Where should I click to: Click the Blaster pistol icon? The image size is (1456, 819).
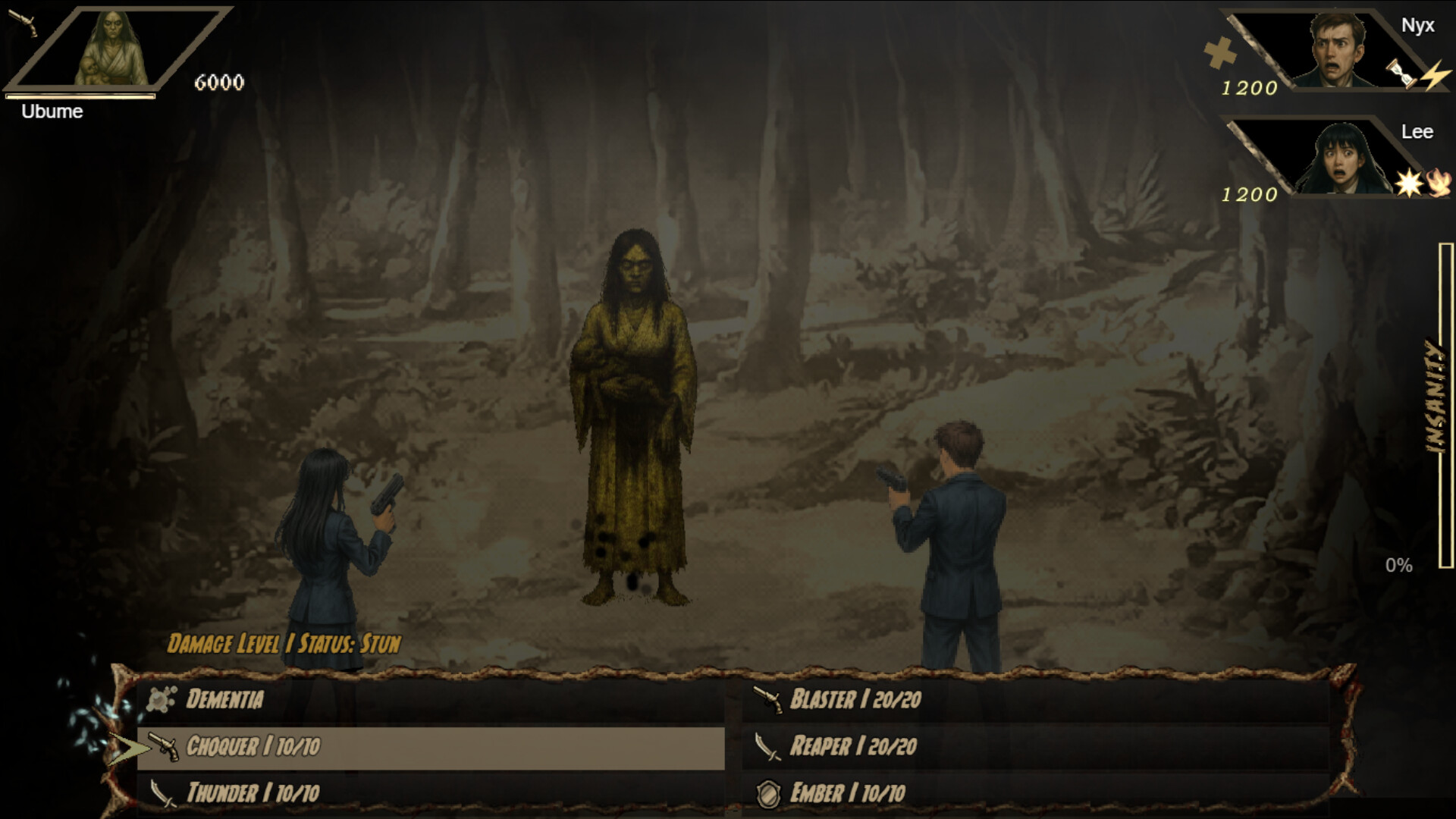(x=768, y=700)
